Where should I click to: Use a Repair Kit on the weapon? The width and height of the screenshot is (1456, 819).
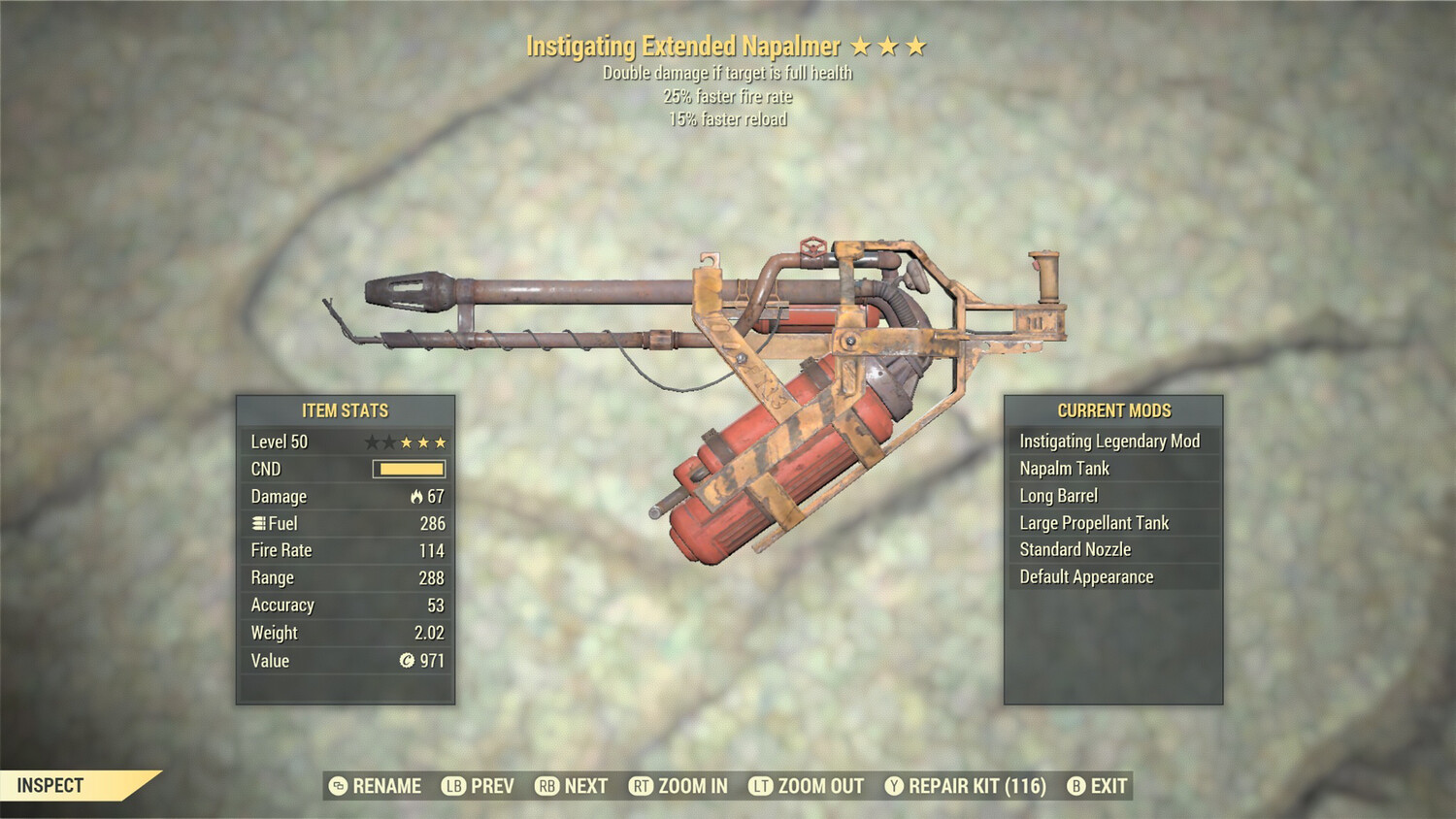[966, 786]
